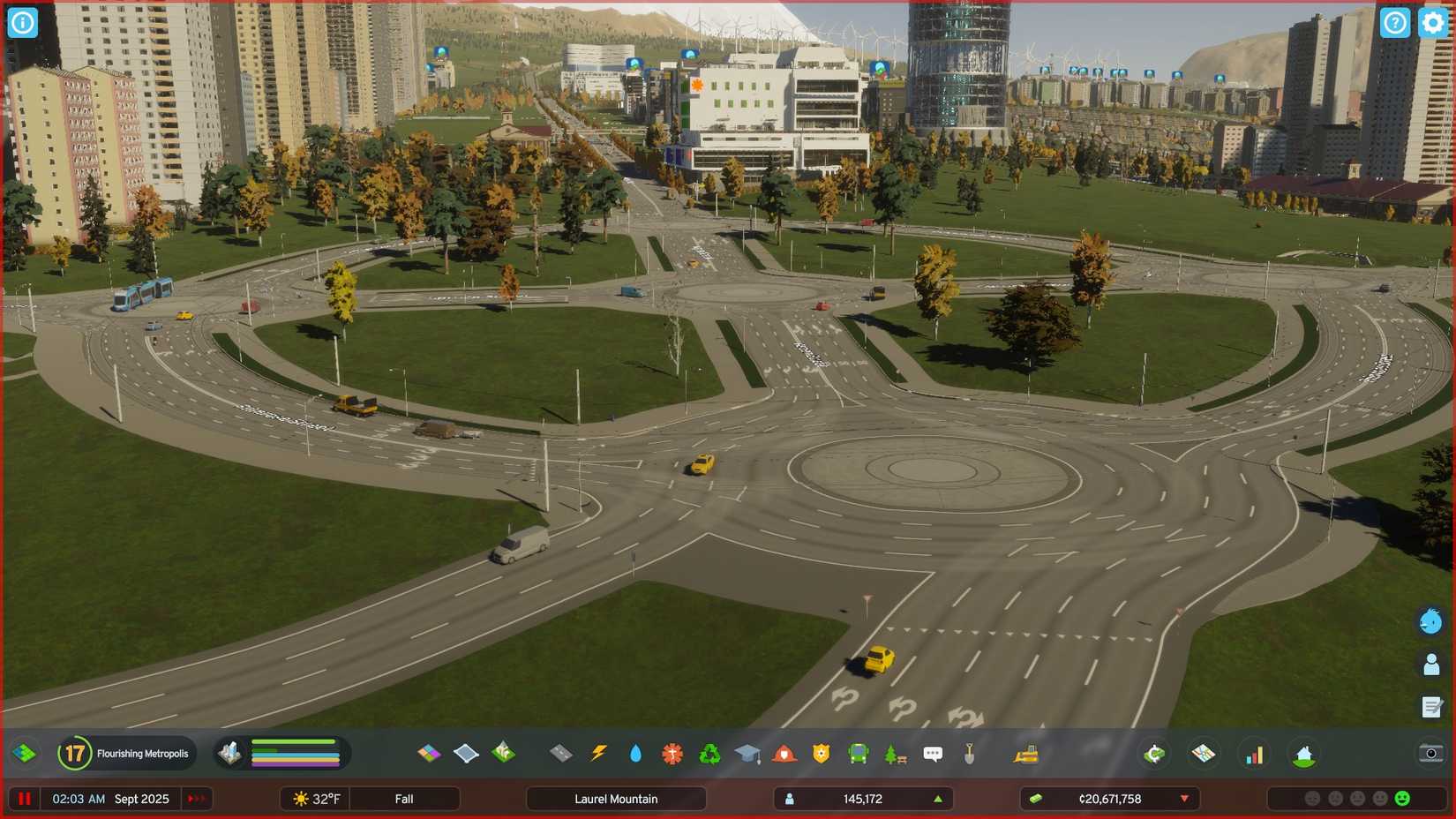Activate the Bulldozer tool
1456x819 pixels.
(1024, 753)
